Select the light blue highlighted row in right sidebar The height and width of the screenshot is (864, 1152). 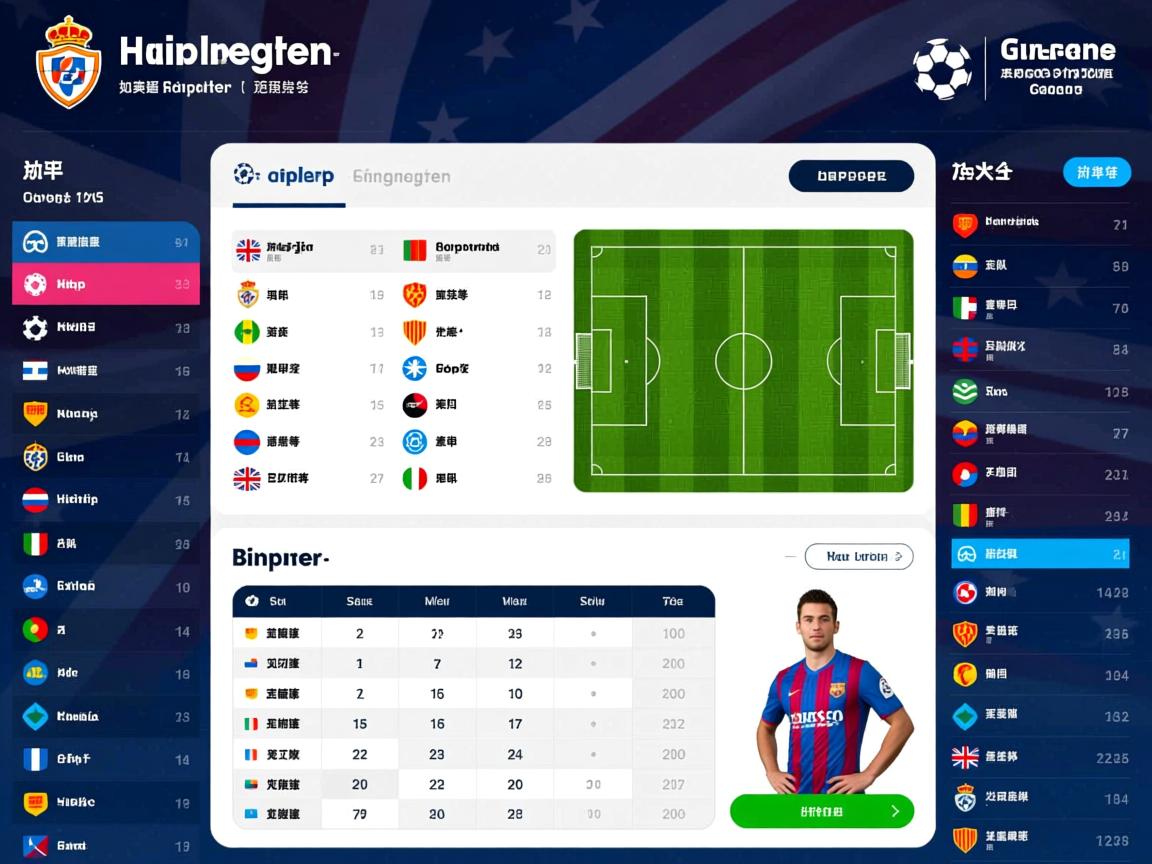click(1040, 553)
